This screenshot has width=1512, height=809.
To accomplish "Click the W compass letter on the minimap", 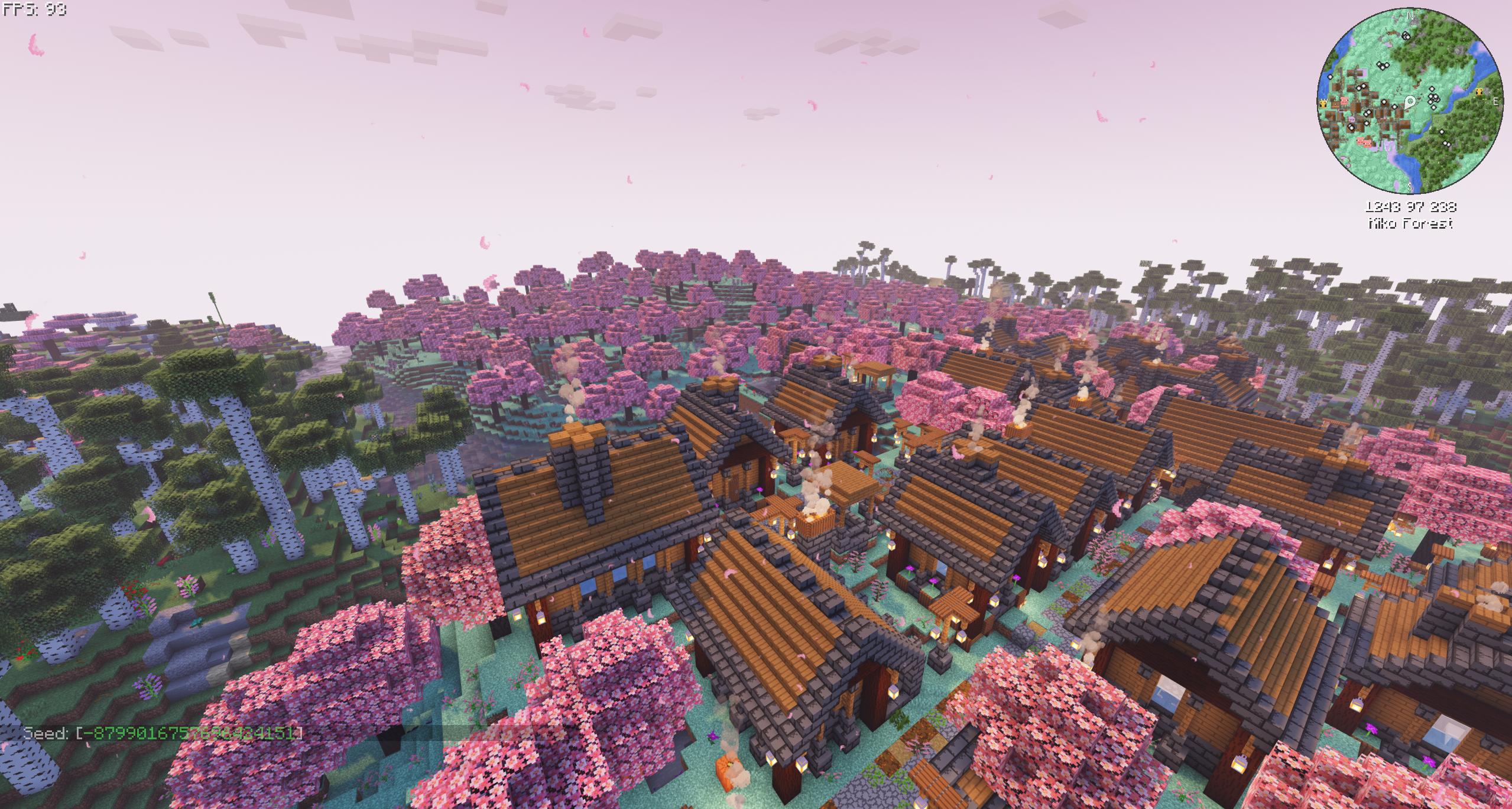I will 1325,100.
